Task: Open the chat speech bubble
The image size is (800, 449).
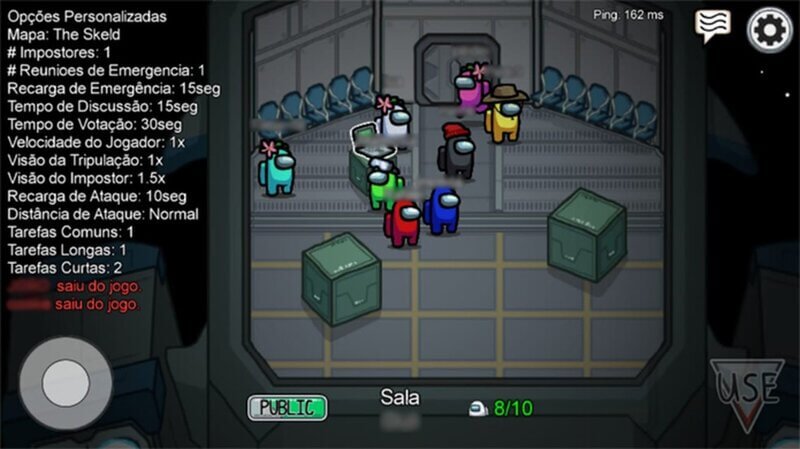Action: pos(713,26)
